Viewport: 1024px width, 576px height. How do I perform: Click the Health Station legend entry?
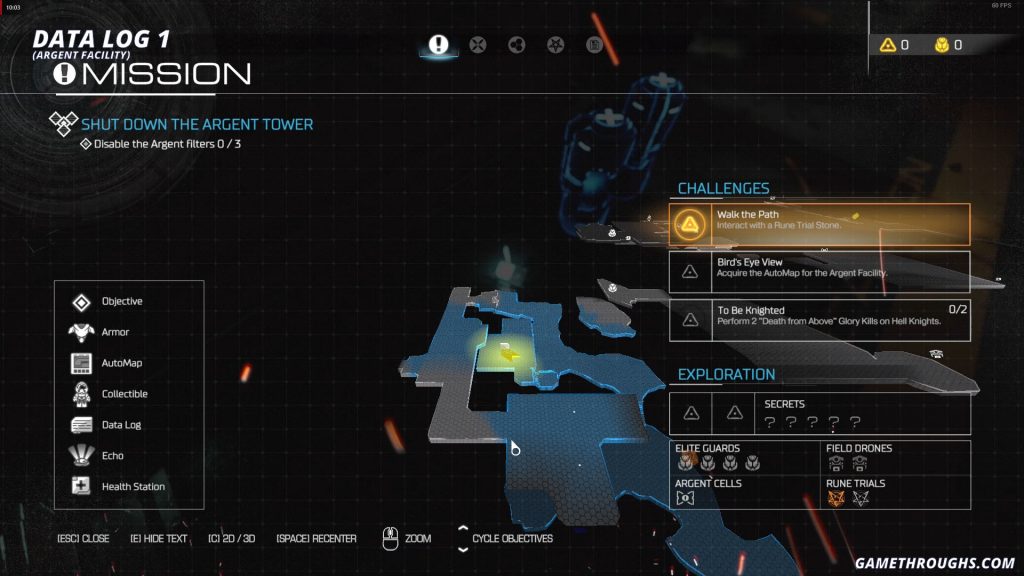[x=133, y=487]
